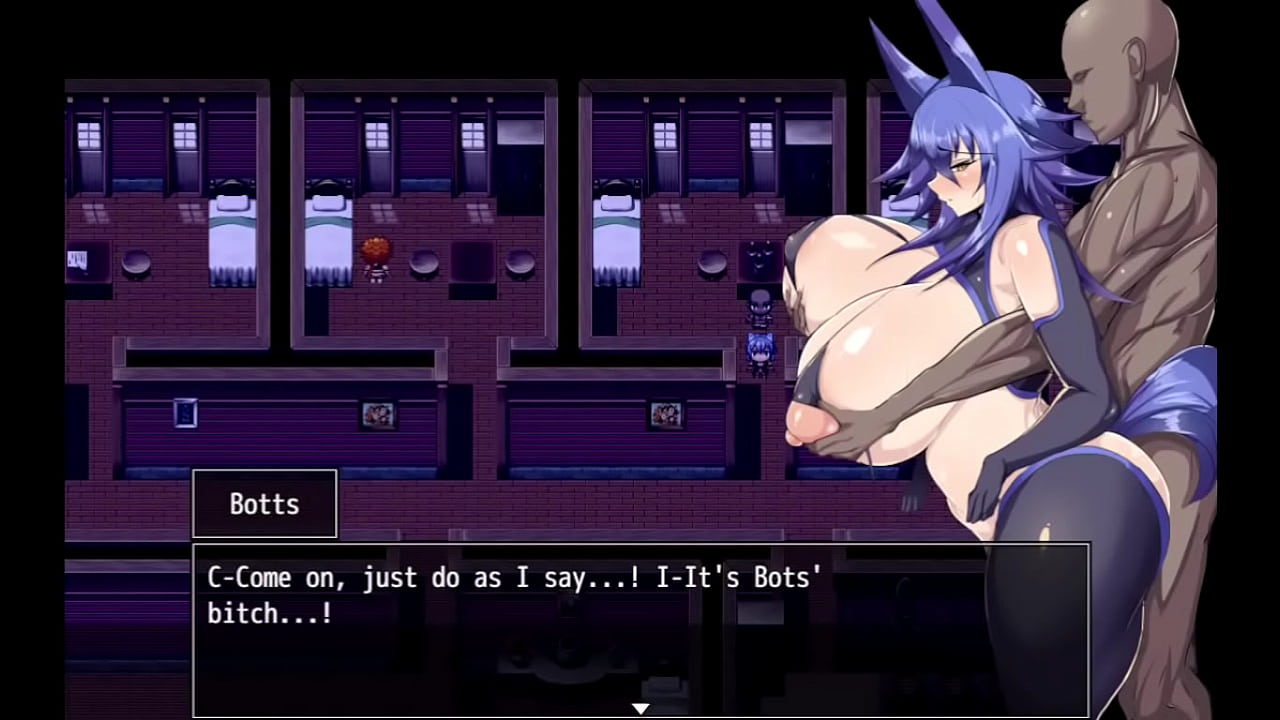Image resolution: width=1280 pixels, height=720 pixels.
Task: Click the framed picture on the right hallway wall
Action: pyautogui.click(x=666, y=414)
